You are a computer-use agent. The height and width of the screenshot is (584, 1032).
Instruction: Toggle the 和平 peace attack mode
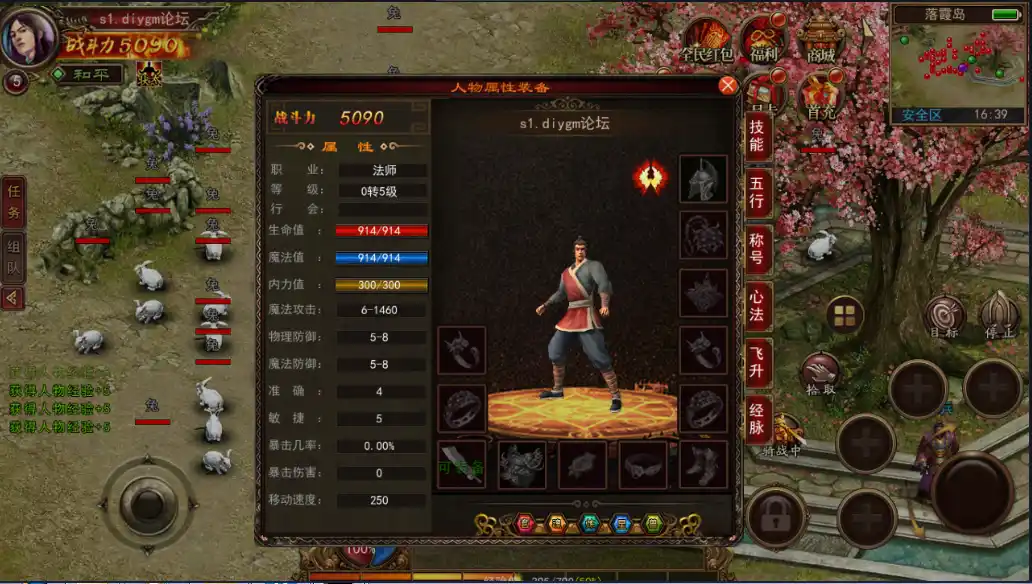(x=88, y=74)
